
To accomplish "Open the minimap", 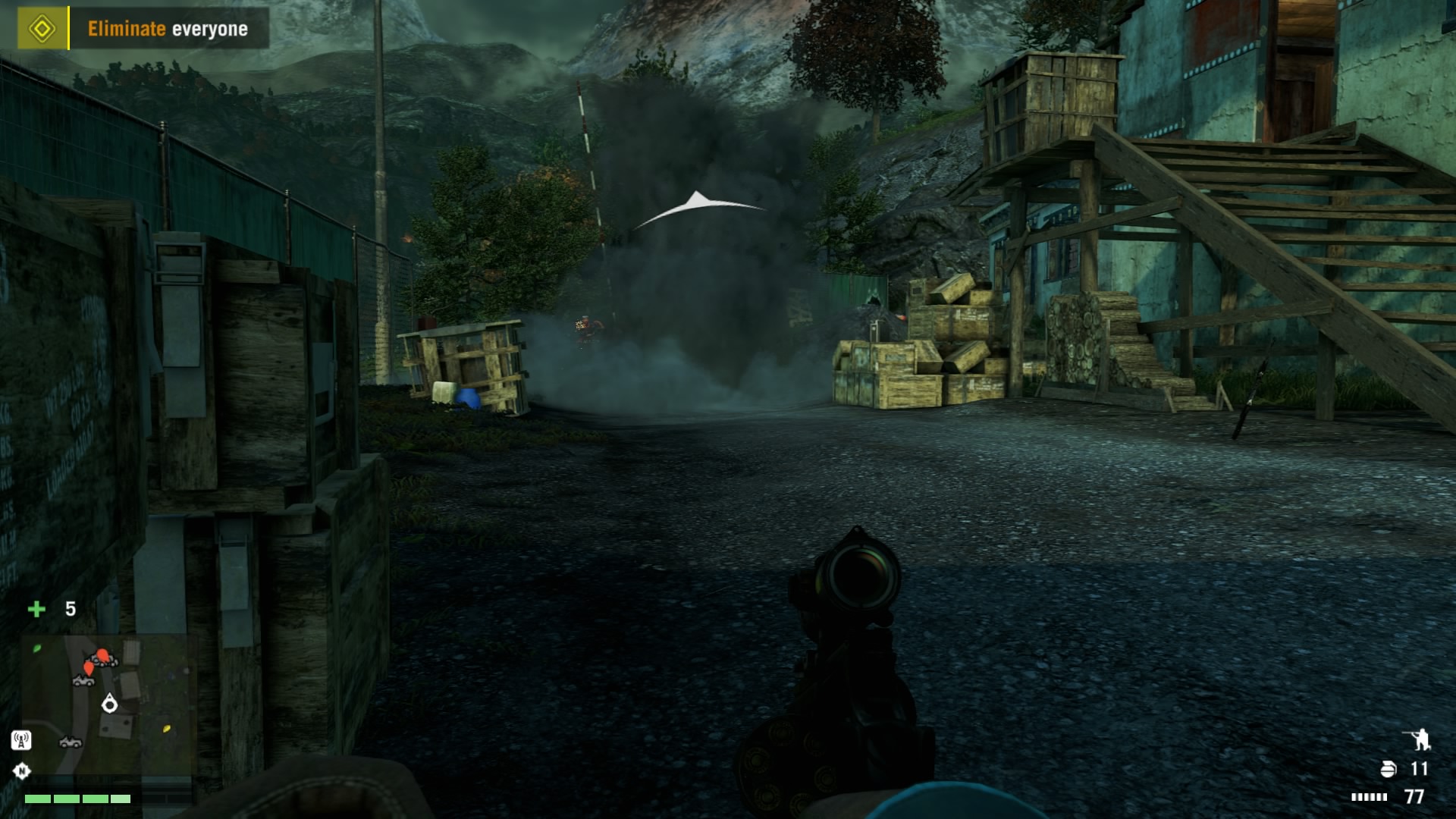I will [x=106, y=705].
